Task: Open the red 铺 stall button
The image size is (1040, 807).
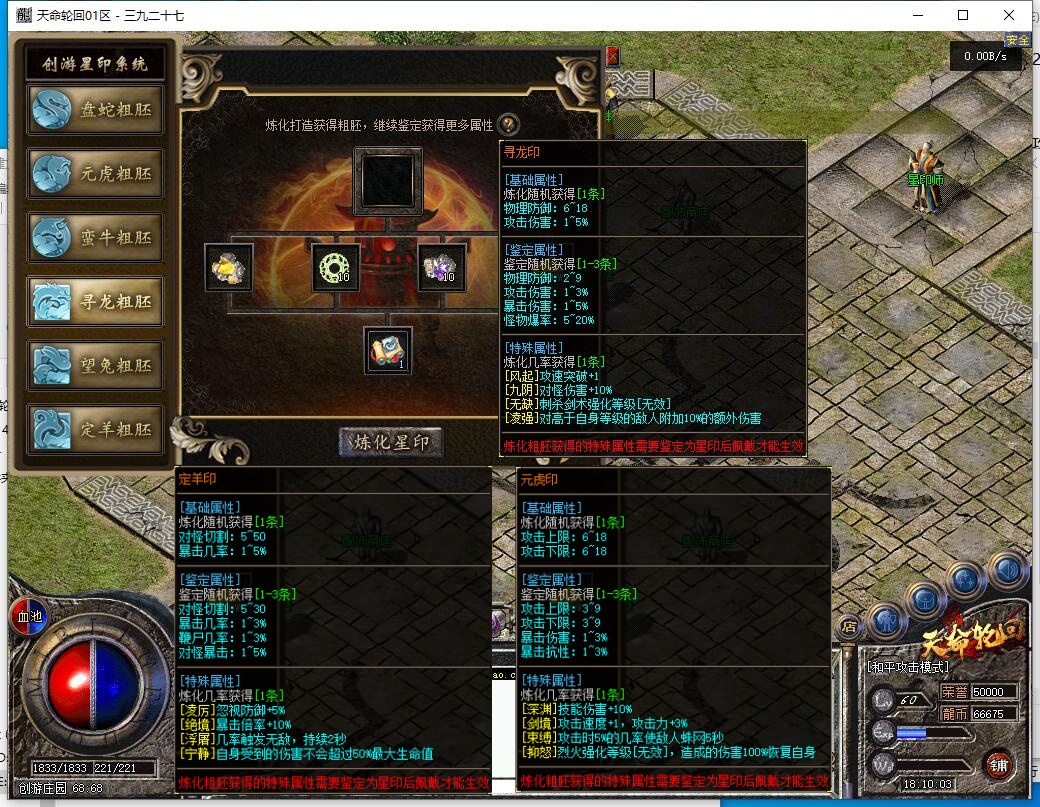Action: point(998,765)
